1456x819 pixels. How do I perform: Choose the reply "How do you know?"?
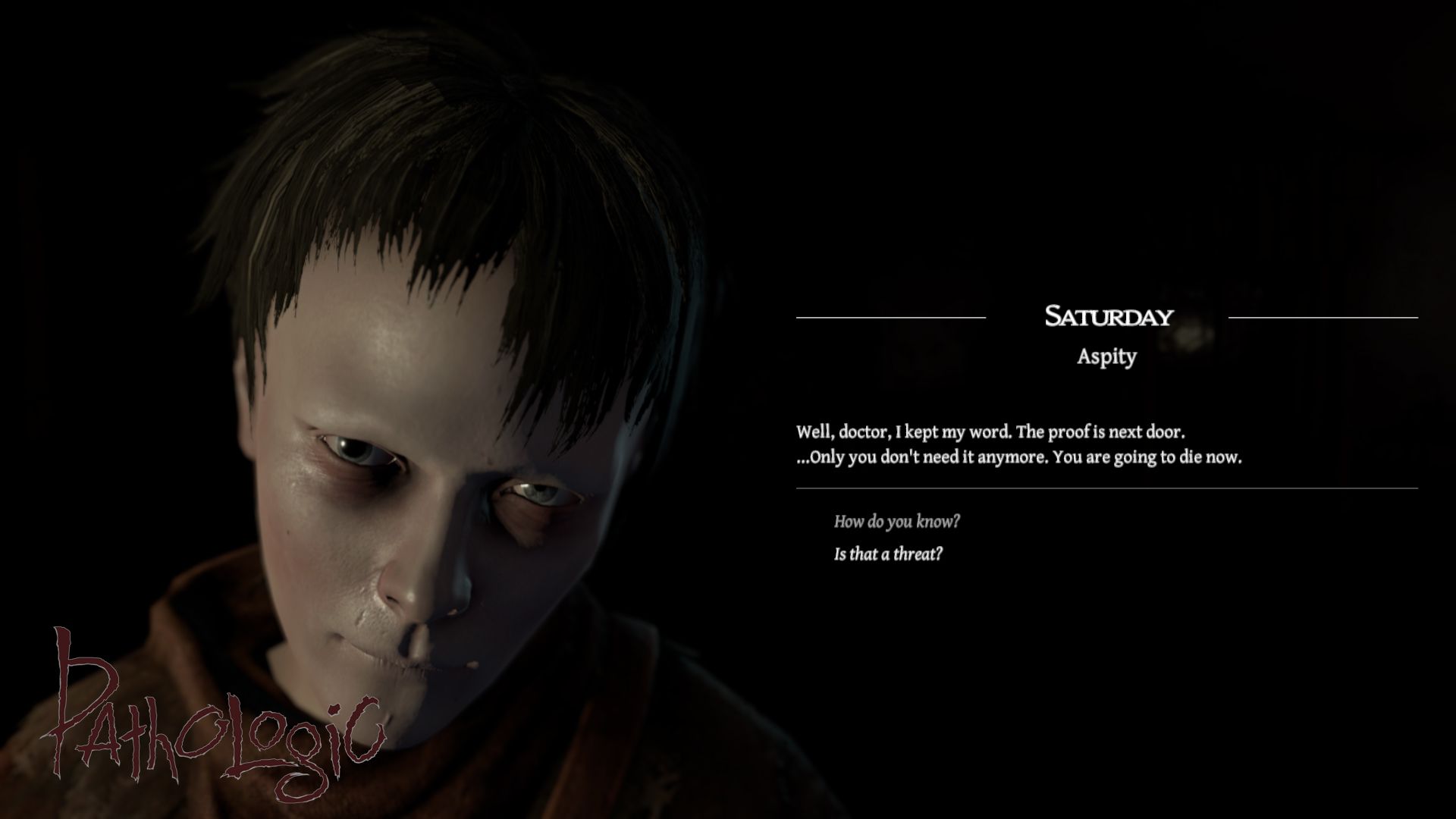tap(896, 522)
